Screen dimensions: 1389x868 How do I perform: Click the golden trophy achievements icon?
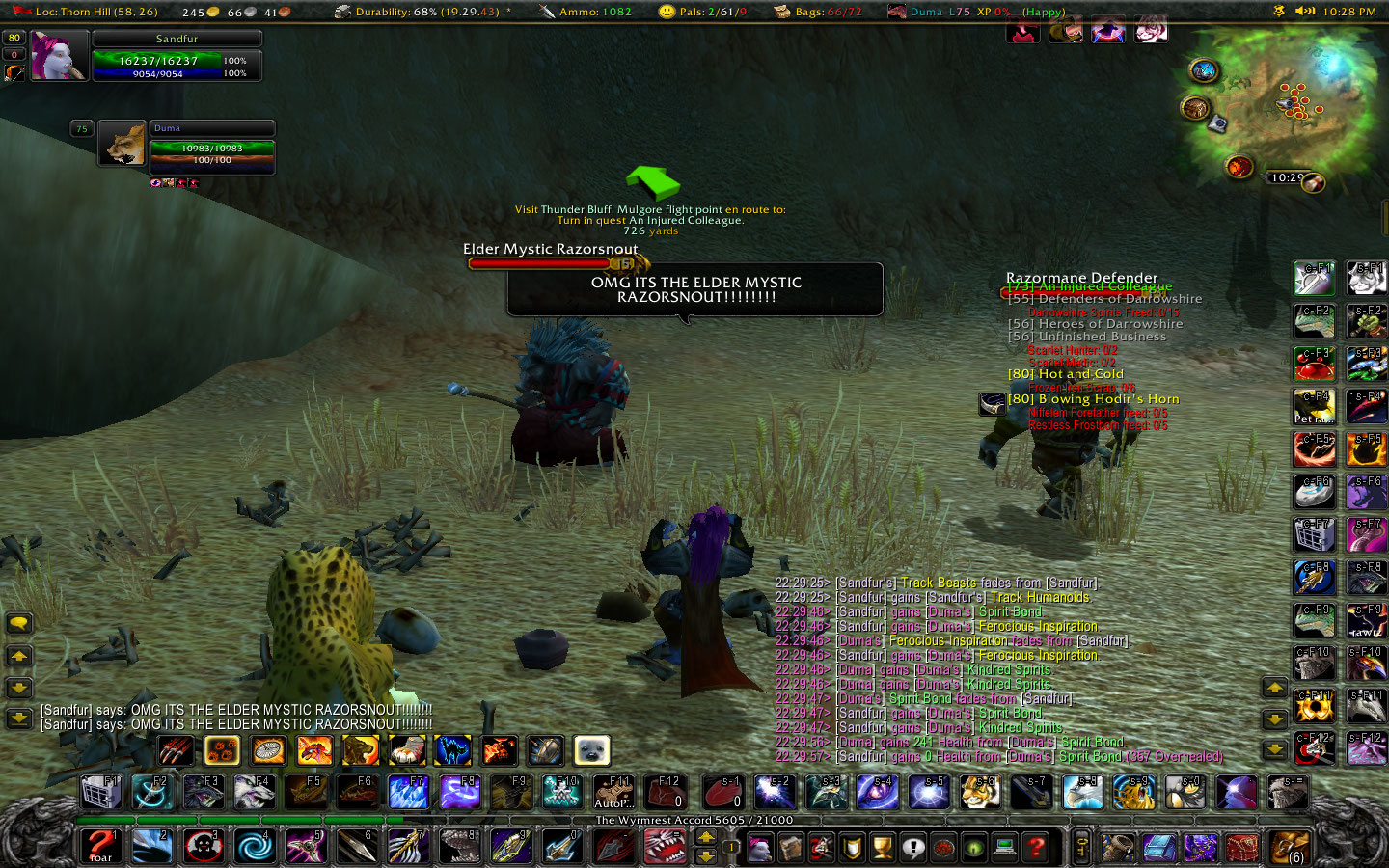coord(881,847)
